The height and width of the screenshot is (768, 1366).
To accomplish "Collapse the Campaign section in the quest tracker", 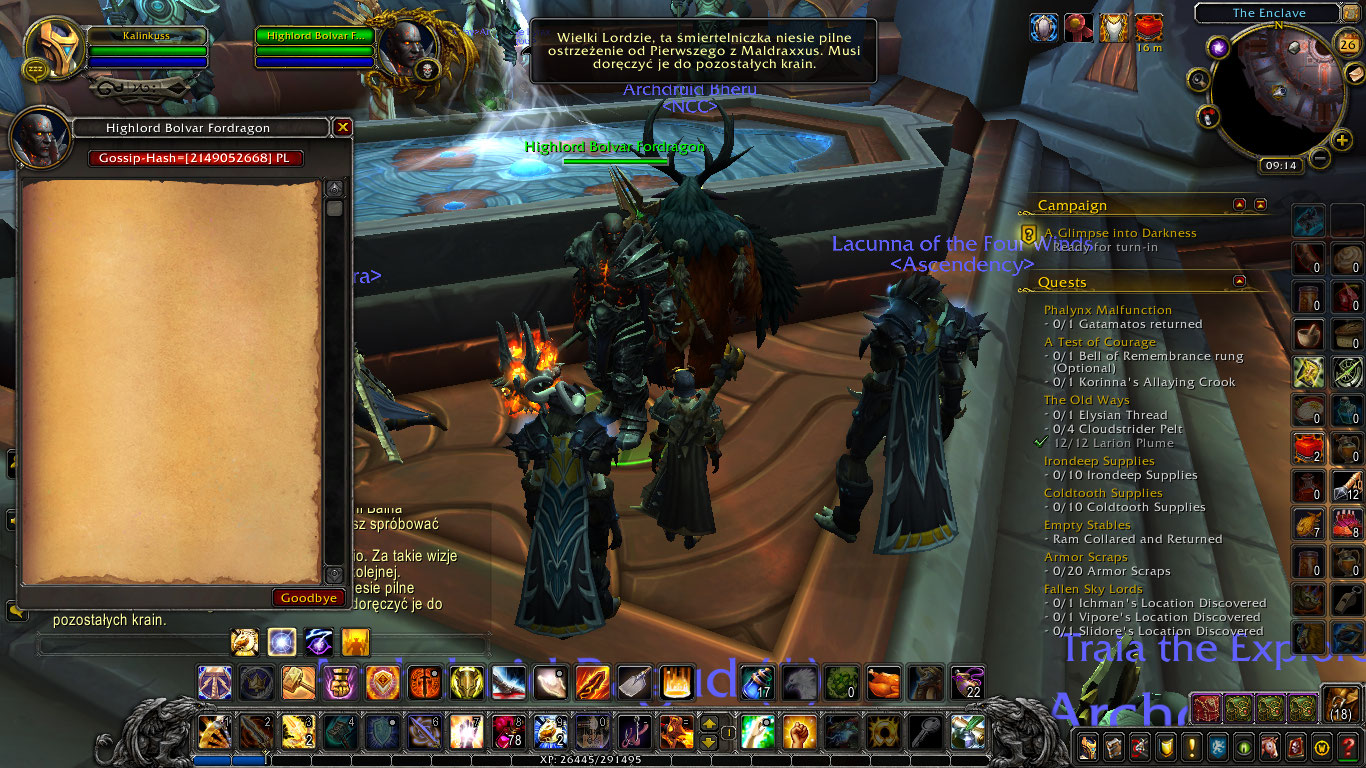I will (1237, 204).
